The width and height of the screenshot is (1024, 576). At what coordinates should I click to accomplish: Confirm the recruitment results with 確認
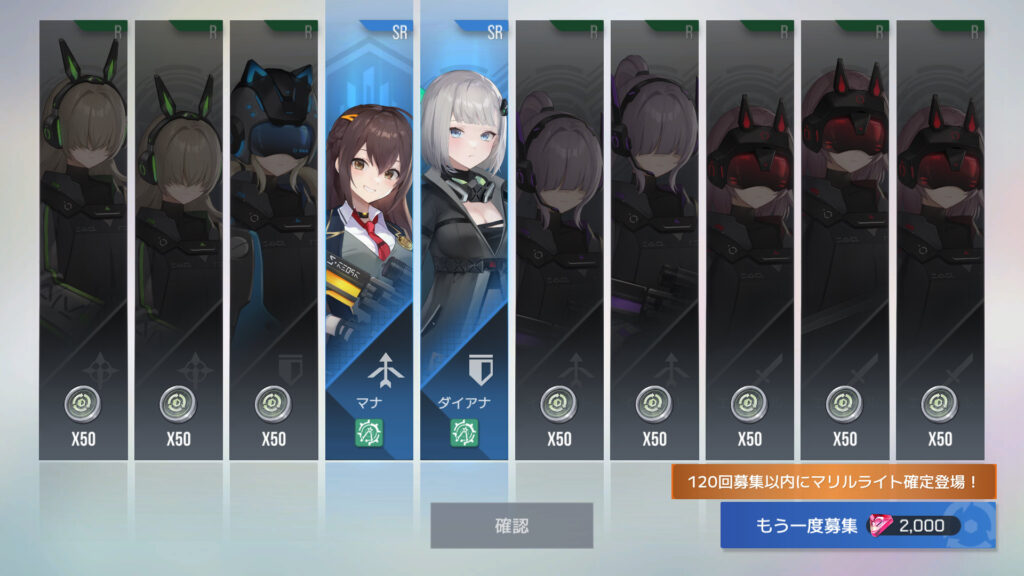[x=511, y=525]
